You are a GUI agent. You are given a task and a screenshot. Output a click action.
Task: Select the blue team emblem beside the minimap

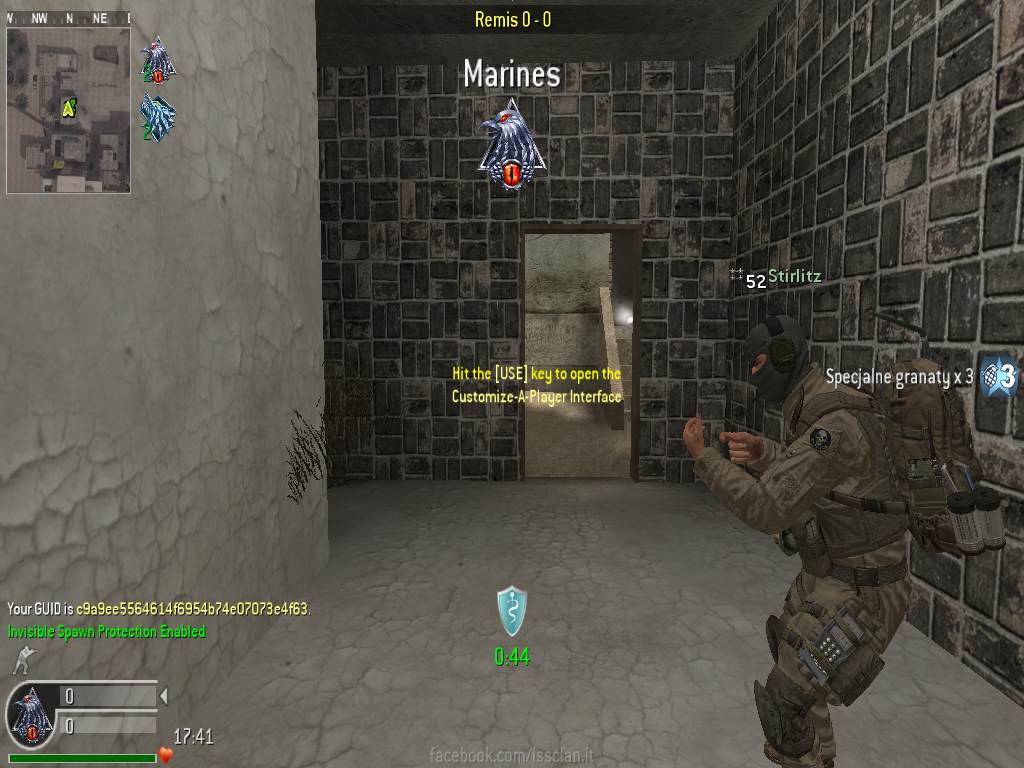coord(158,118)
